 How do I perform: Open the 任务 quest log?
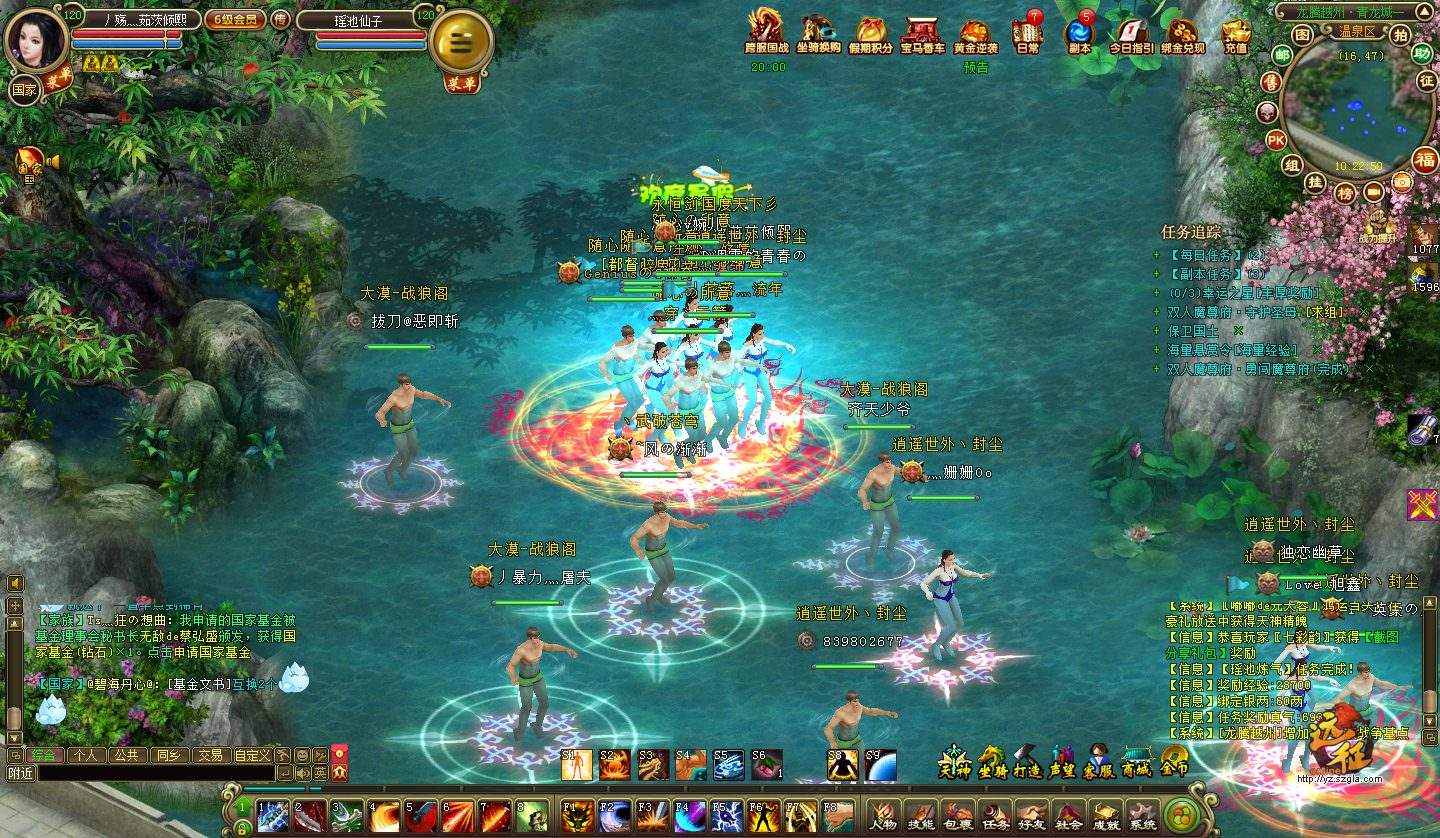pos(994,815)
